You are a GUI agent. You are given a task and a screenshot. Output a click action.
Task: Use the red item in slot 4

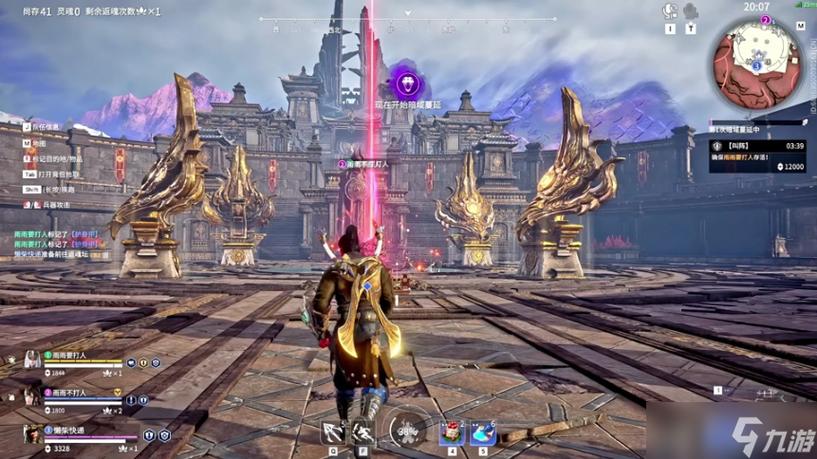pyautogui.click(x=450, y=432)
